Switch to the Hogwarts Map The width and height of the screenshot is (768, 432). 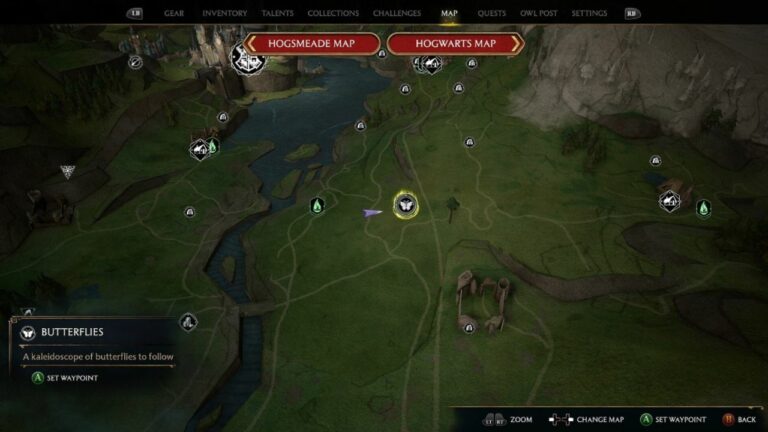[456, 44]
